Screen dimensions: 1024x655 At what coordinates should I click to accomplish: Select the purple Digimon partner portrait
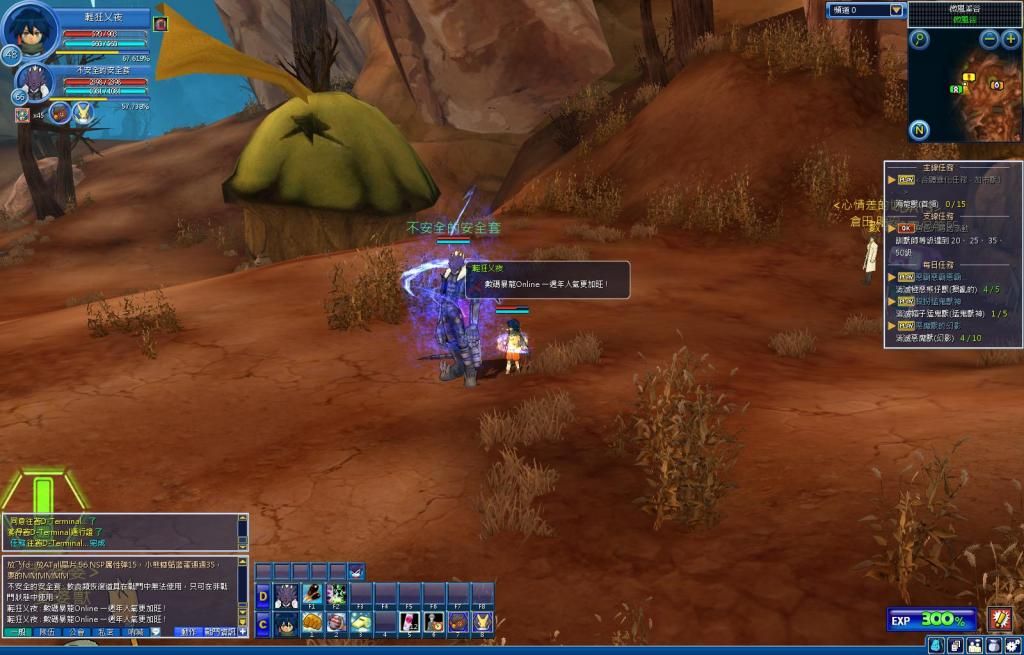(x=36, y=83)
